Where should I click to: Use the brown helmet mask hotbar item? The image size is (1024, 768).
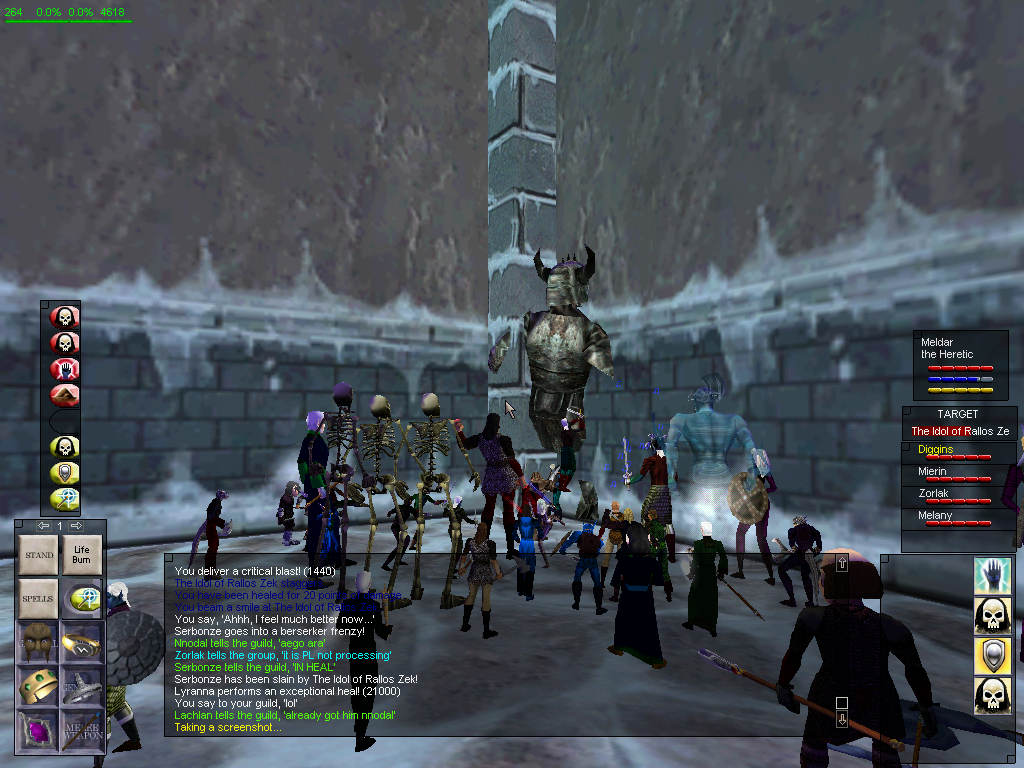click(39, 642)
